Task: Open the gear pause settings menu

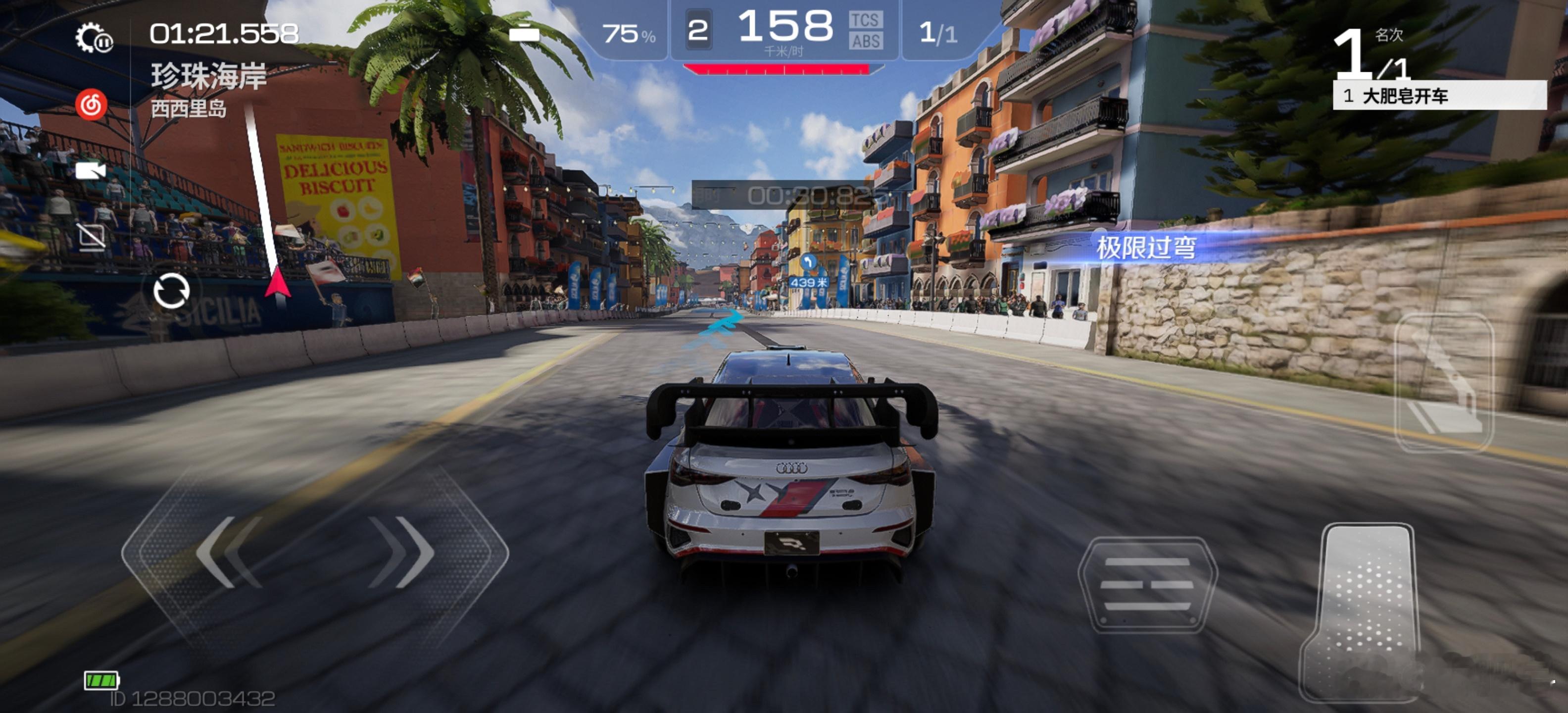Action: click(93, 38)
